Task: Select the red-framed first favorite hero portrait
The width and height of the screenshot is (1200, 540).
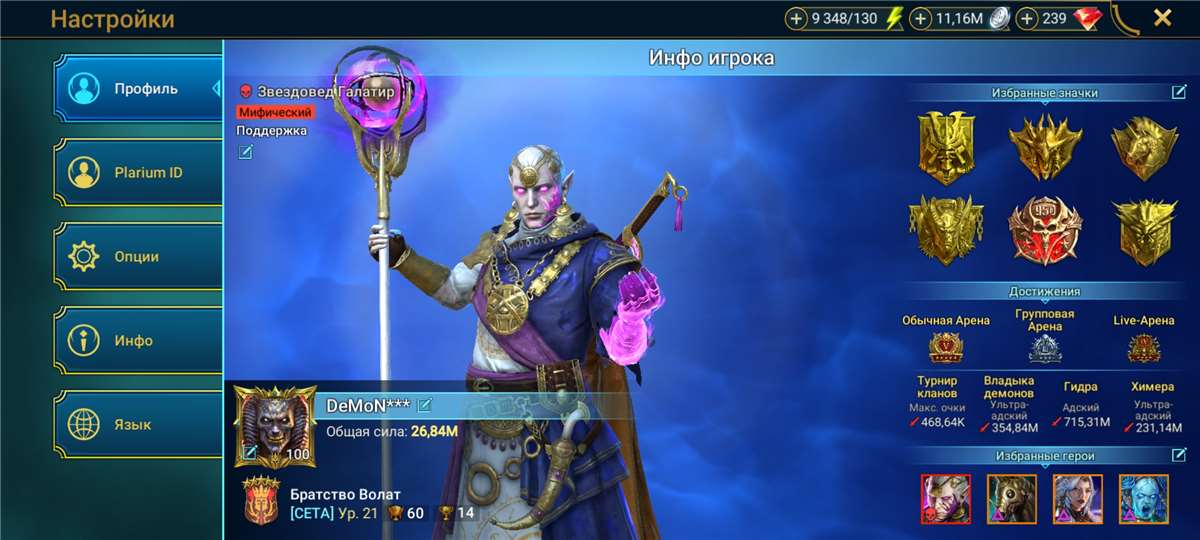Action: click(945, 499)
